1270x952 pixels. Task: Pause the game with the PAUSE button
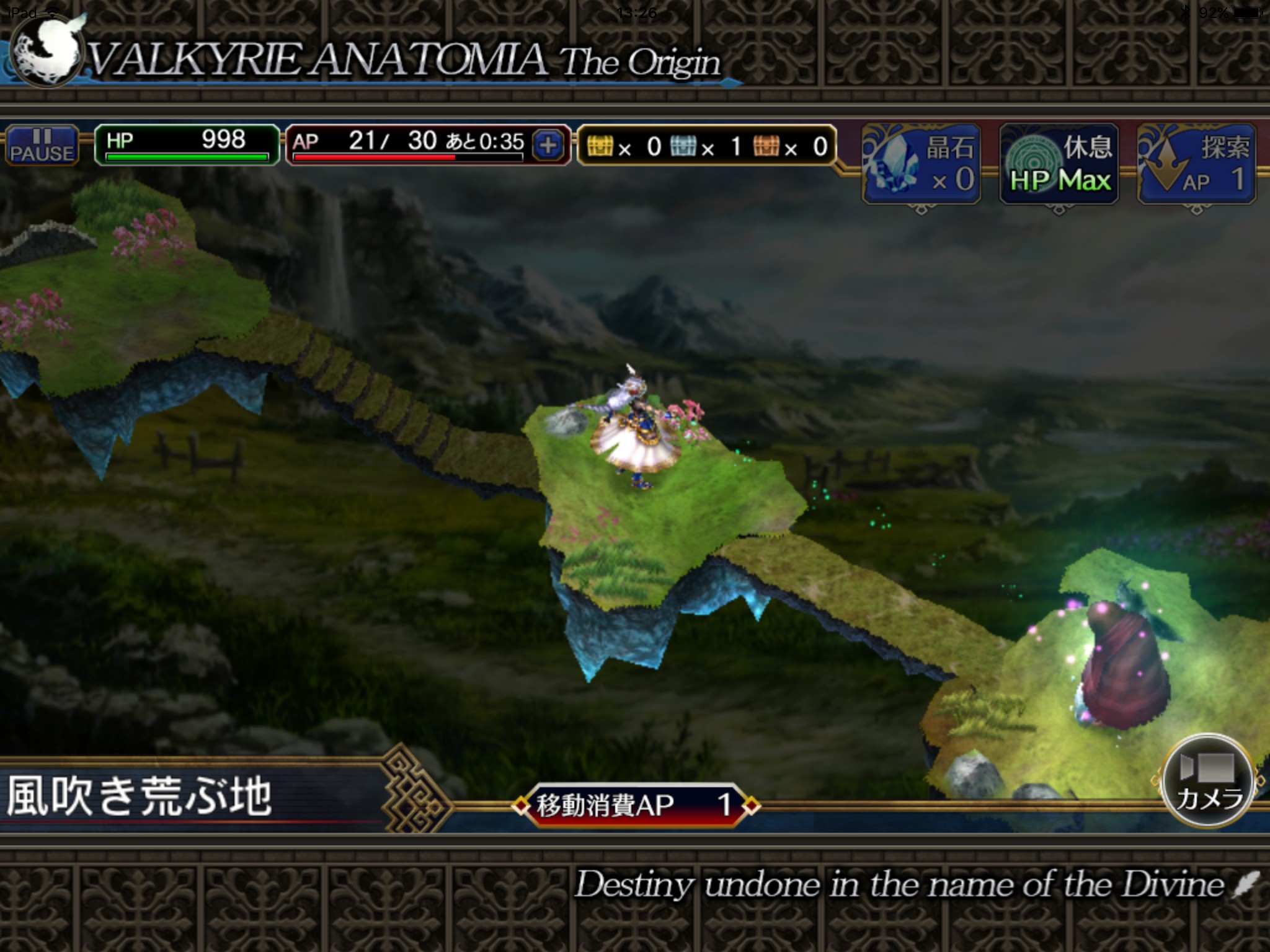pyautogui.click(x=42, y=146)
